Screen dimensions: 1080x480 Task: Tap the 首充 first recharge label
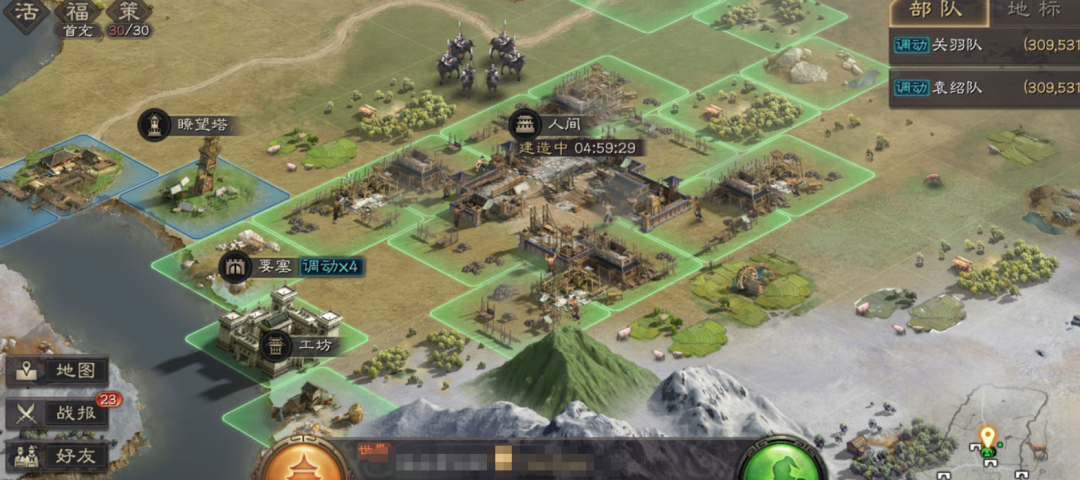pos(76,31)
